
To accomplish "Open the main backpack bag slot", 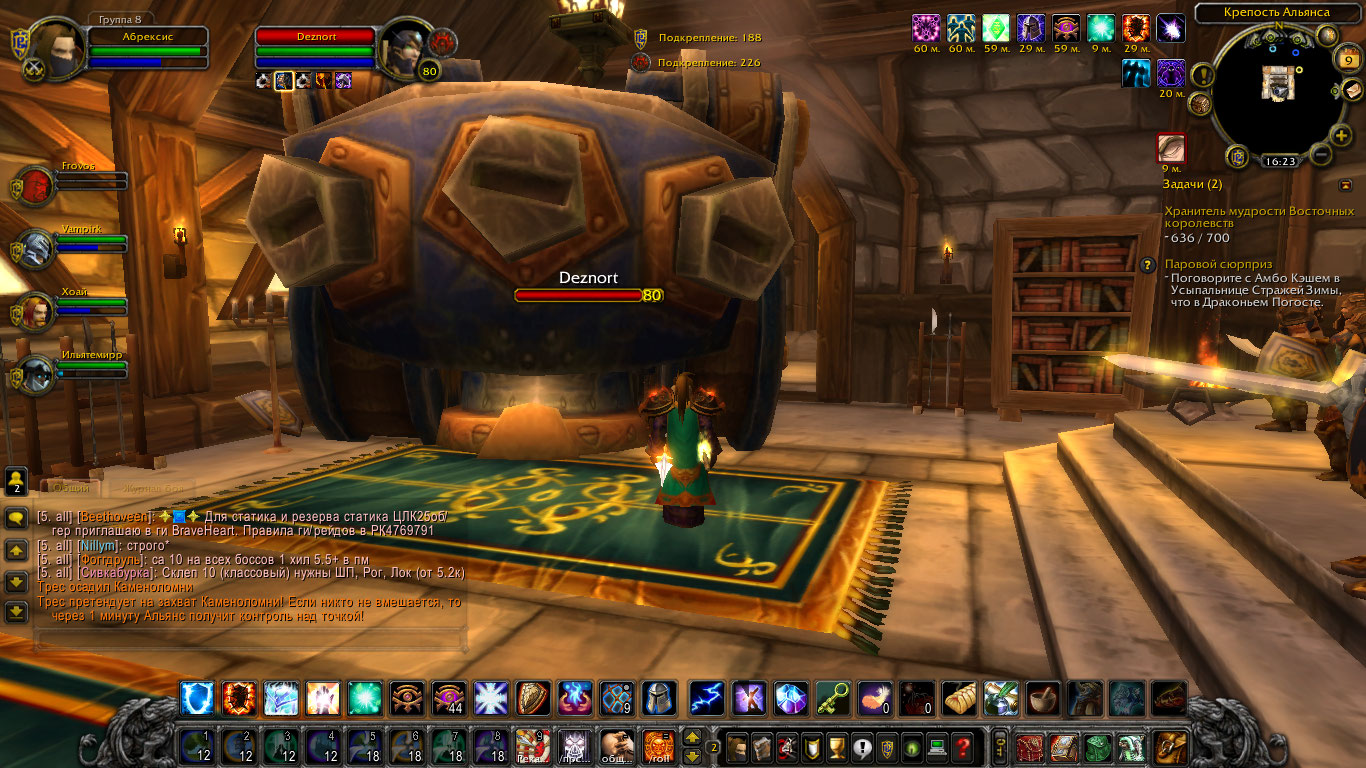I will 1169,746.
